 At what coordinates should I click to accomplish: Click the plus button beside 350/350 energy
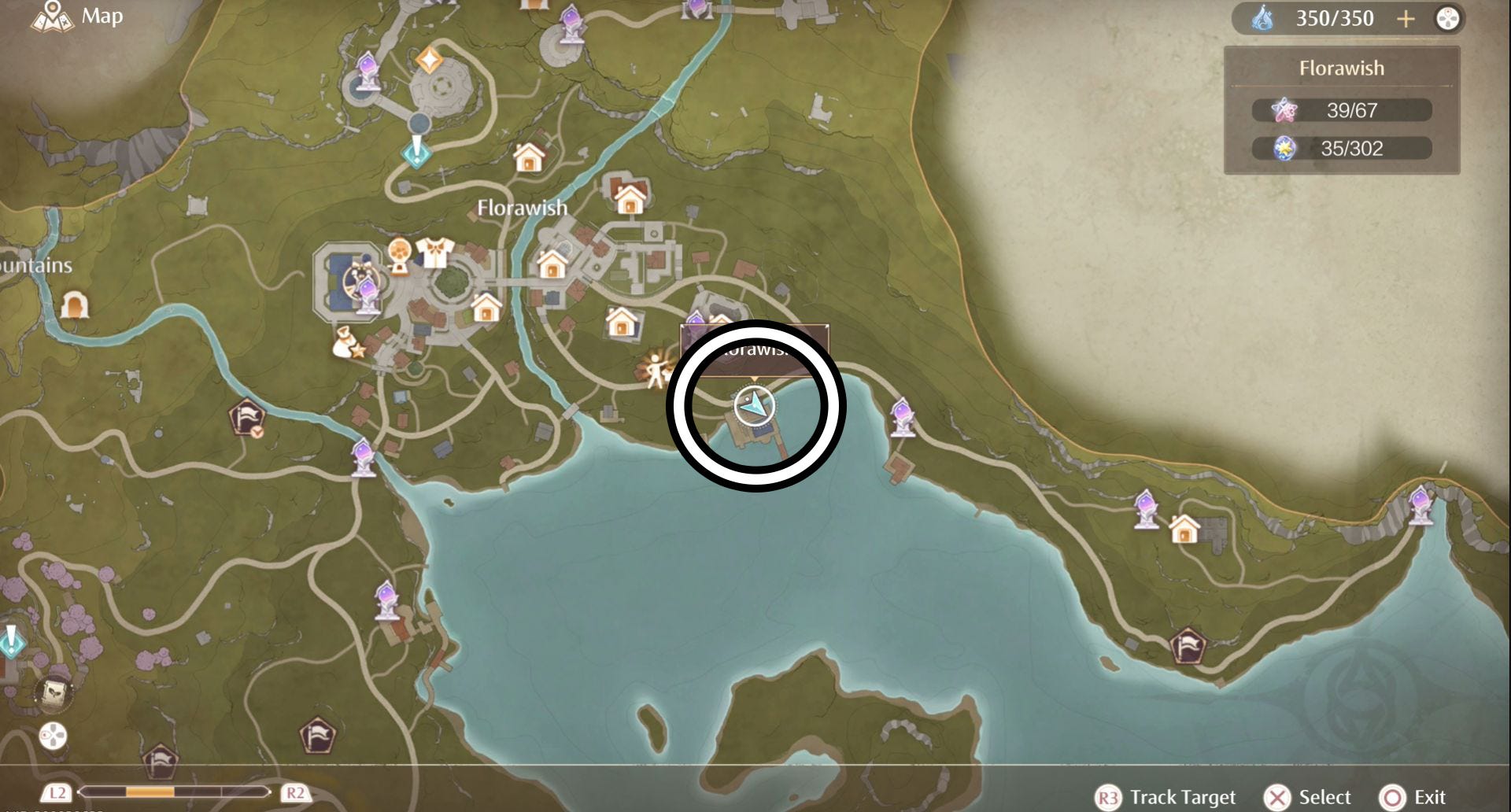1406,19
